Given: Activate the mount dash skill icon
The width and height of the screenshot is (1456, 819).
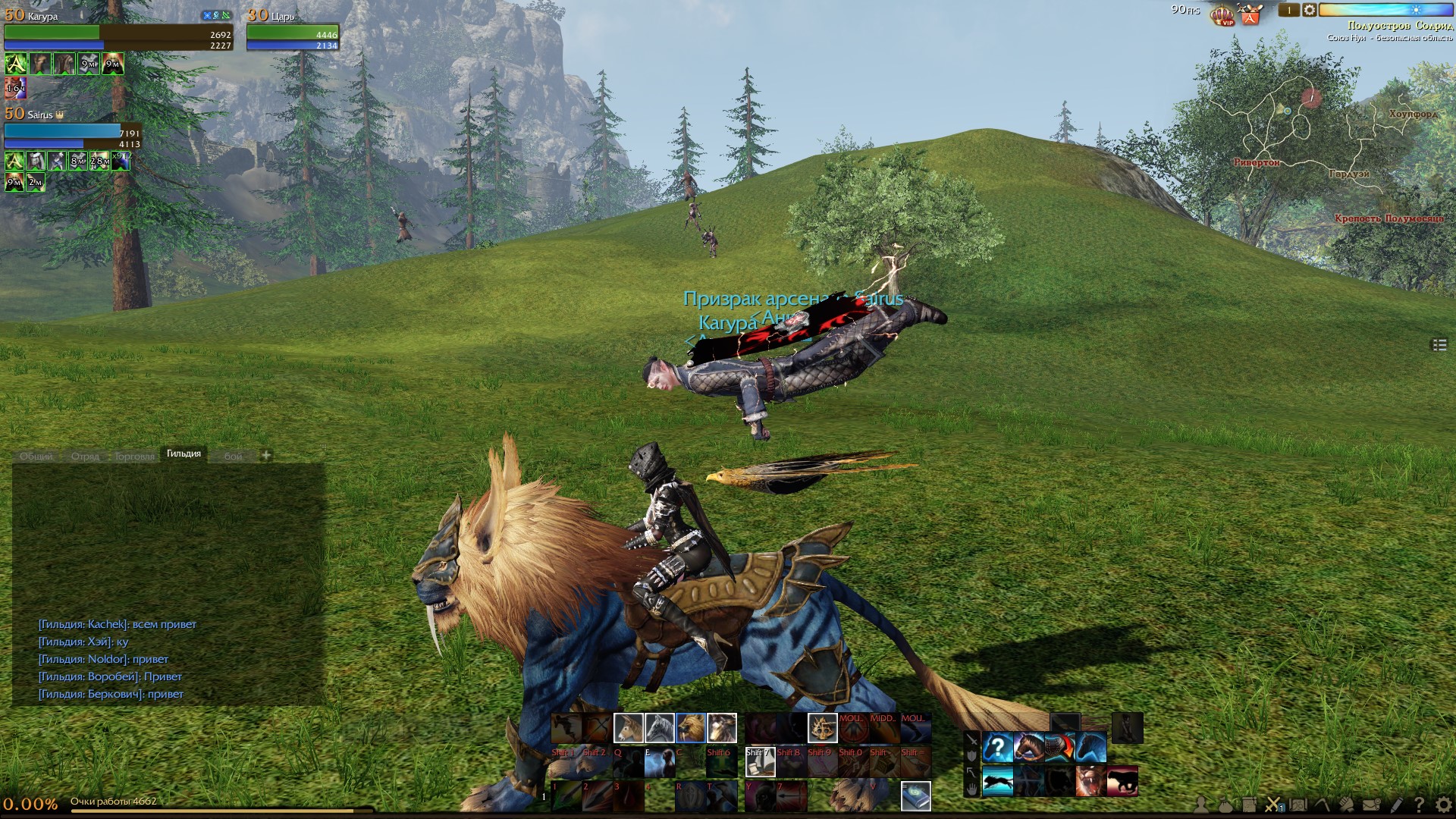Looking at the screenshot, I should (997, 781).
